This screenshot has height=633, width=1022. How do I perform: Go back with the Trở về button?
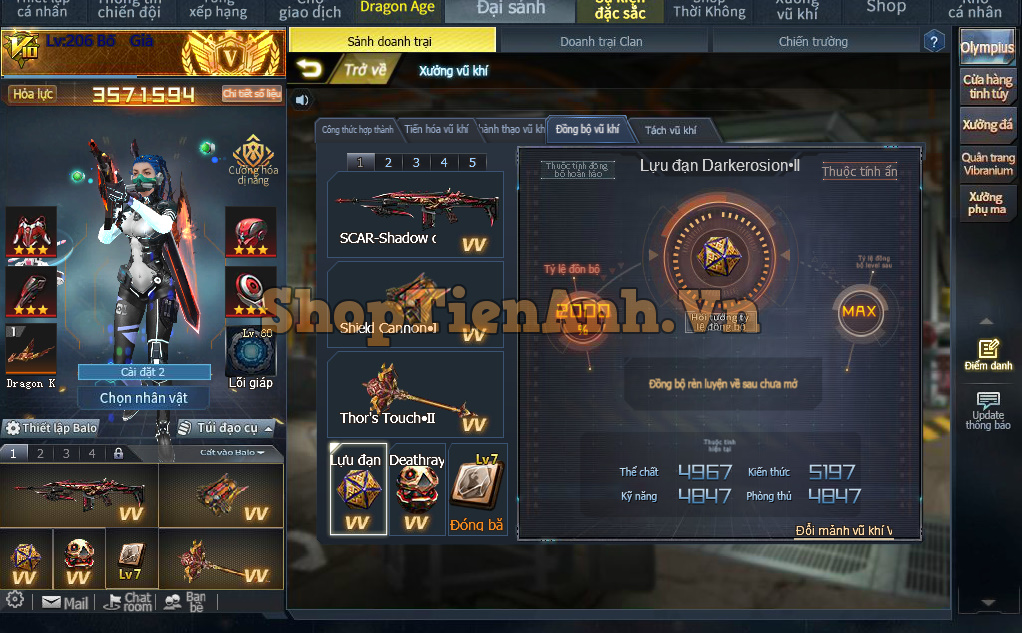point(342,70)
